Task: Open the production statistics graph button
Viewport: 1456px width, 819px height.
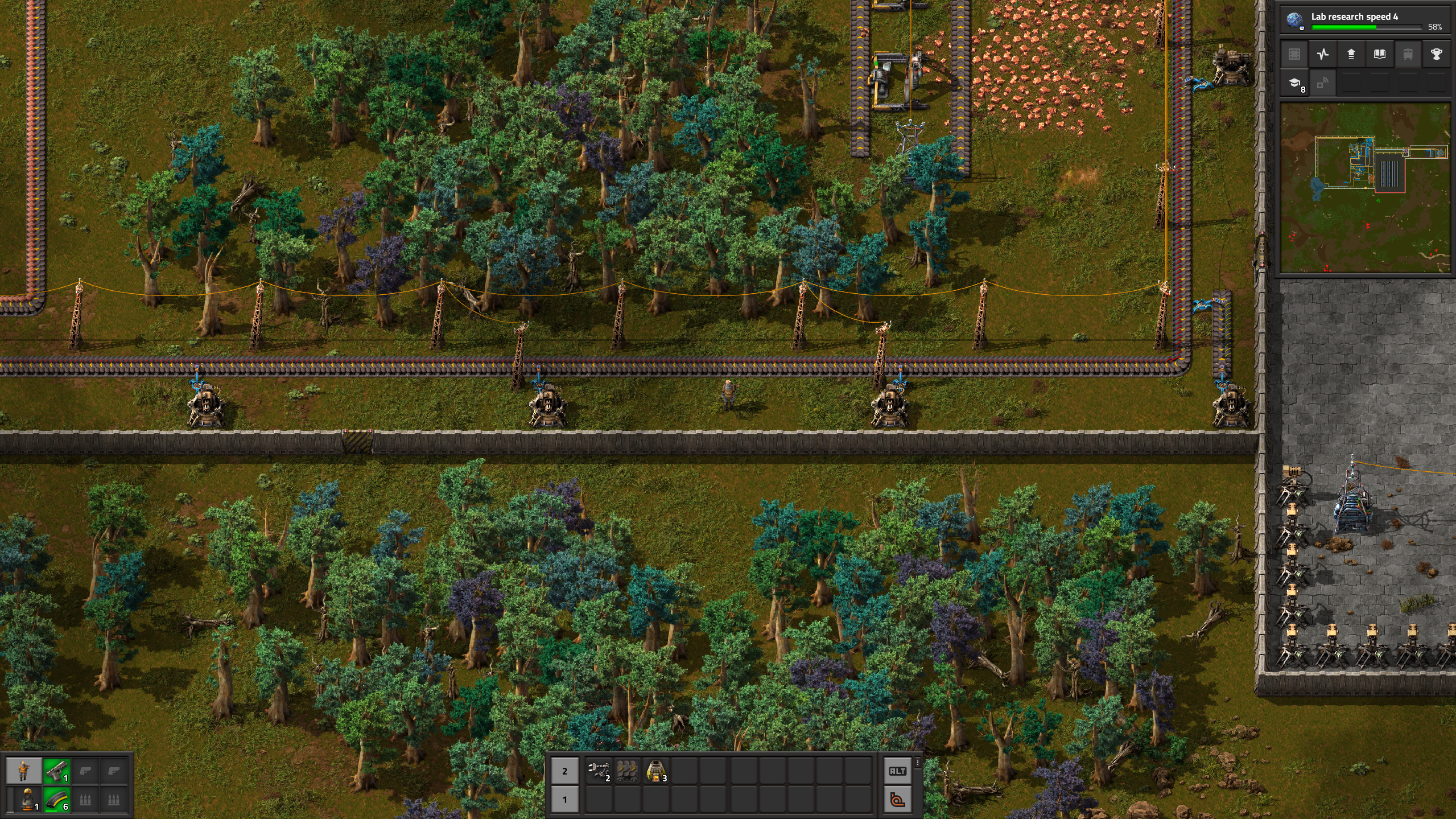Action: 1322,54
